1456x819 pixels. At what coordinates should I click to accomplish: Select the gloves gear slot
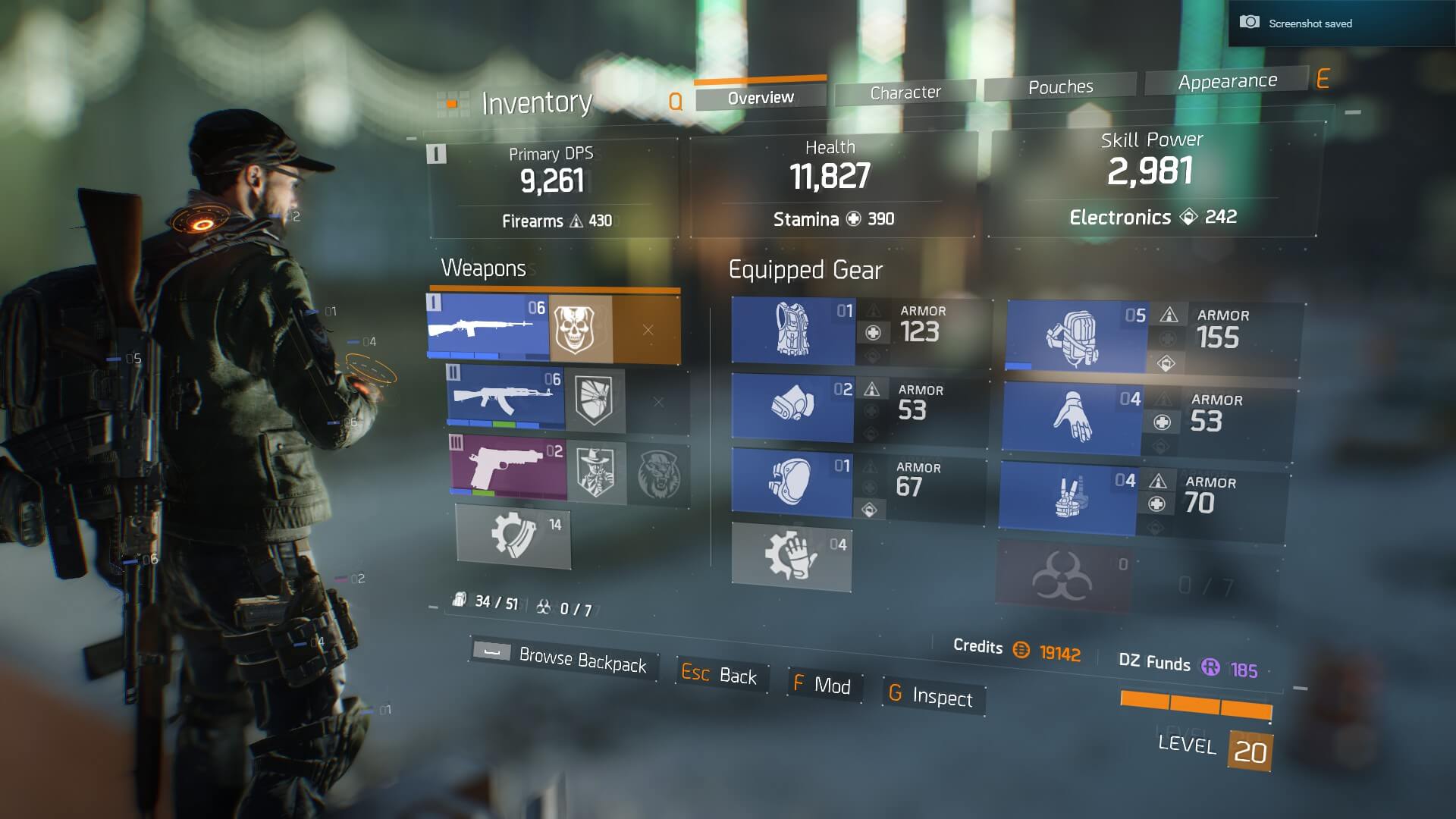pyautogui.click(x=1071, y=418)
